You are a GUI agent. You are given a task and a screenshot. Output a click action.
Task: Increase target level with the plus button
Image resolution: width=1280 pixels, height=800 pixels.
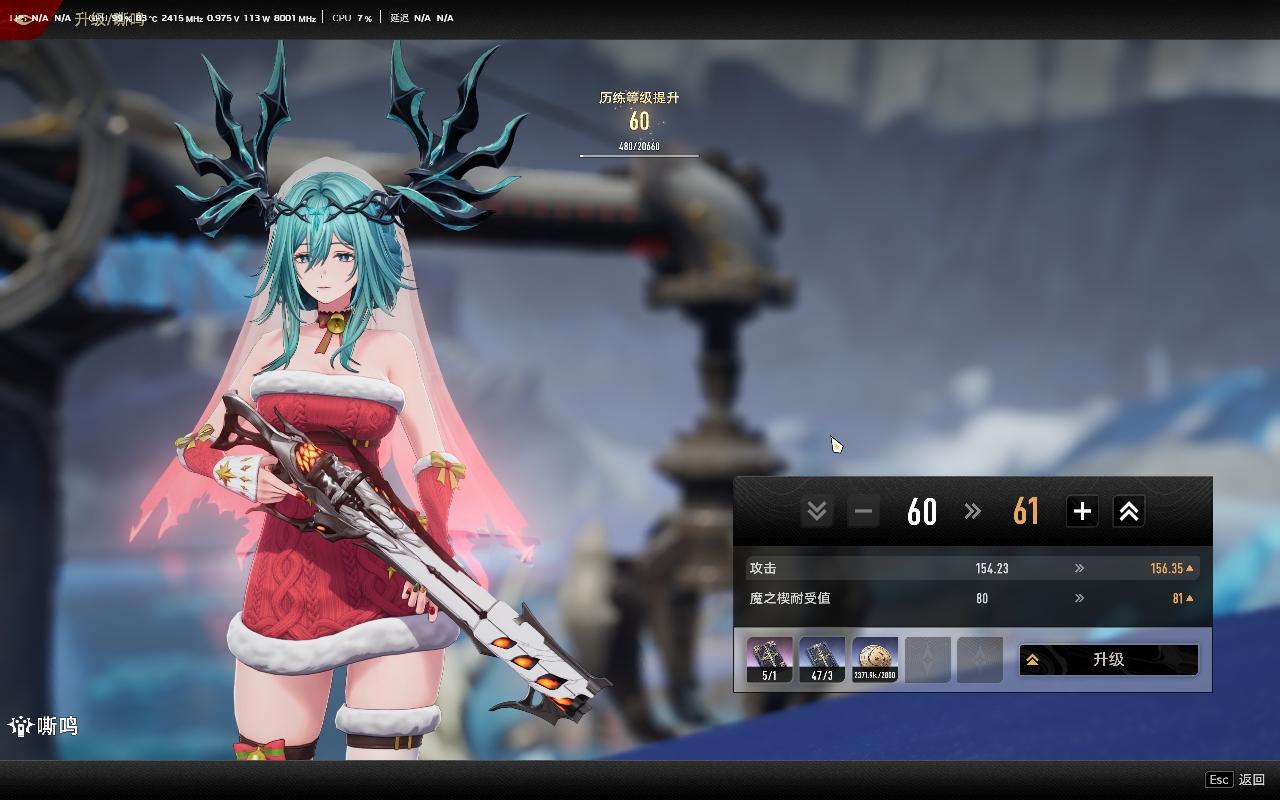pyautogui.click(x=1082, y=512)
